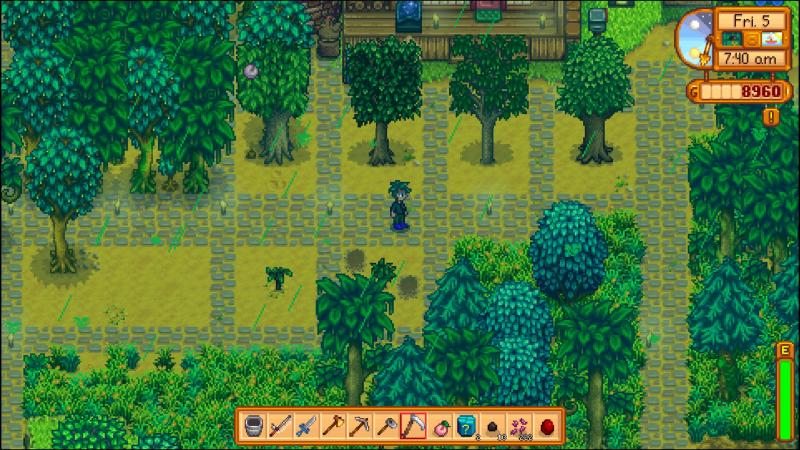Open the journal exclamation mark icon
This screenshot has height=450, width=800.
pos(770,116)
